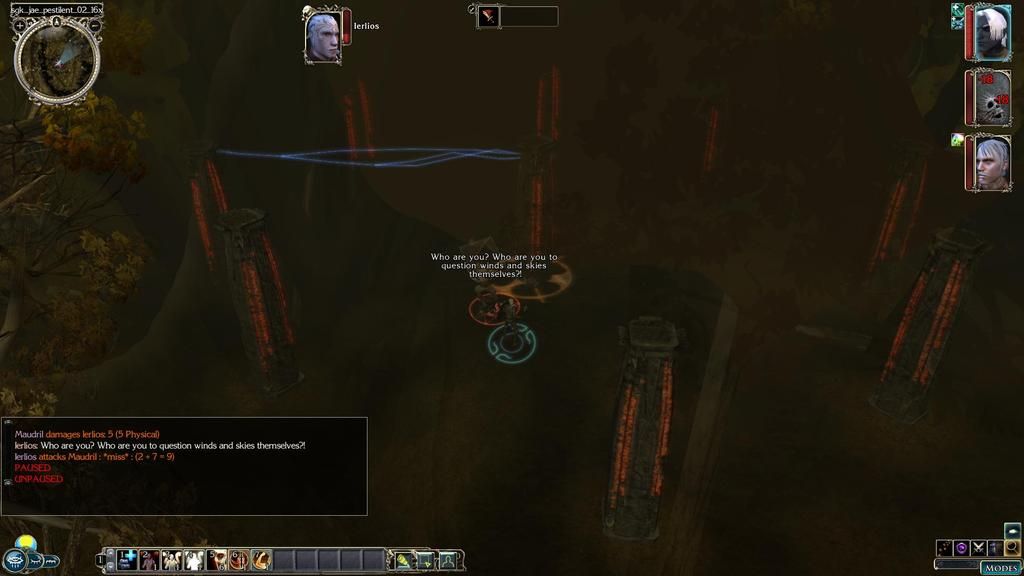Use hotbar slot two figure ability

point(150,560)
